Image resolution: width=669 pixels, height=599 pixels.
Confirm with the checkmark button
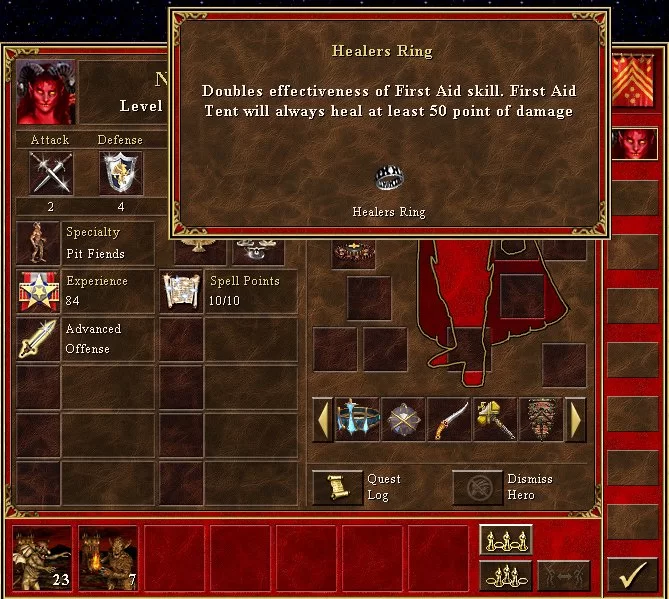pos(631,574)
